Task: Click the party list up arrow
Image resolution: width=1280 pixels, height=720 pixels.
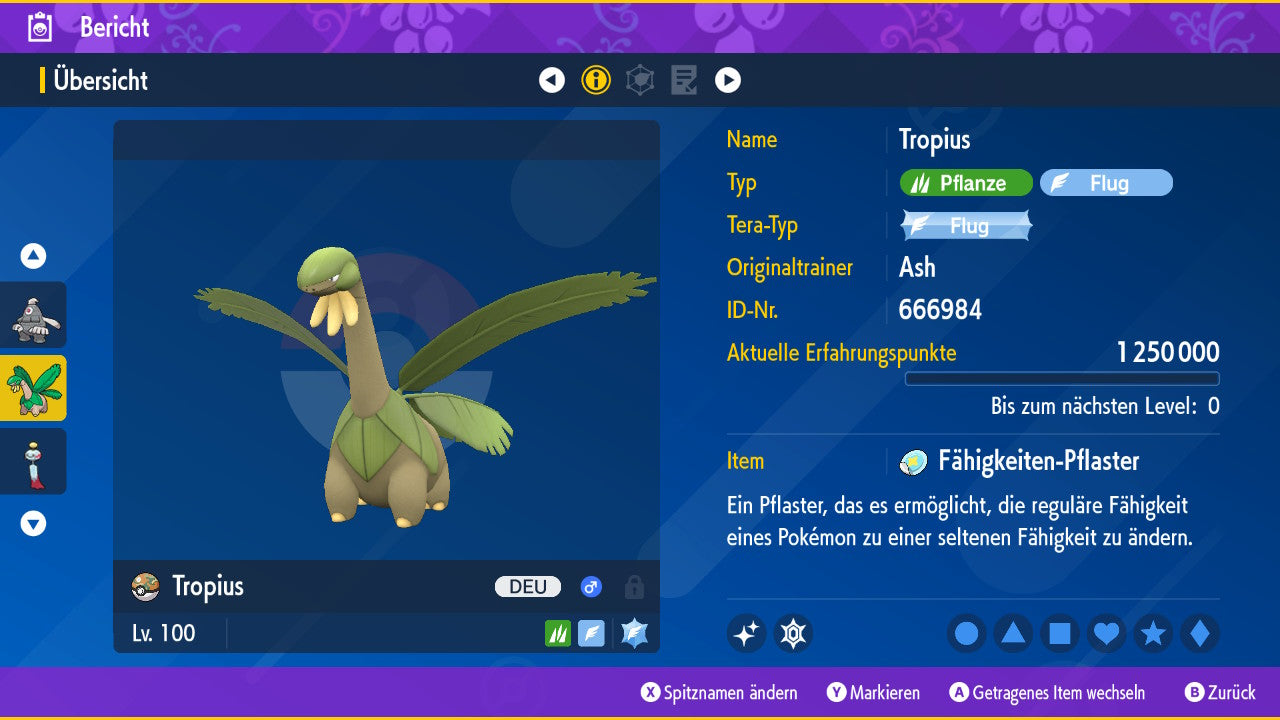Action: coord(34,256)
